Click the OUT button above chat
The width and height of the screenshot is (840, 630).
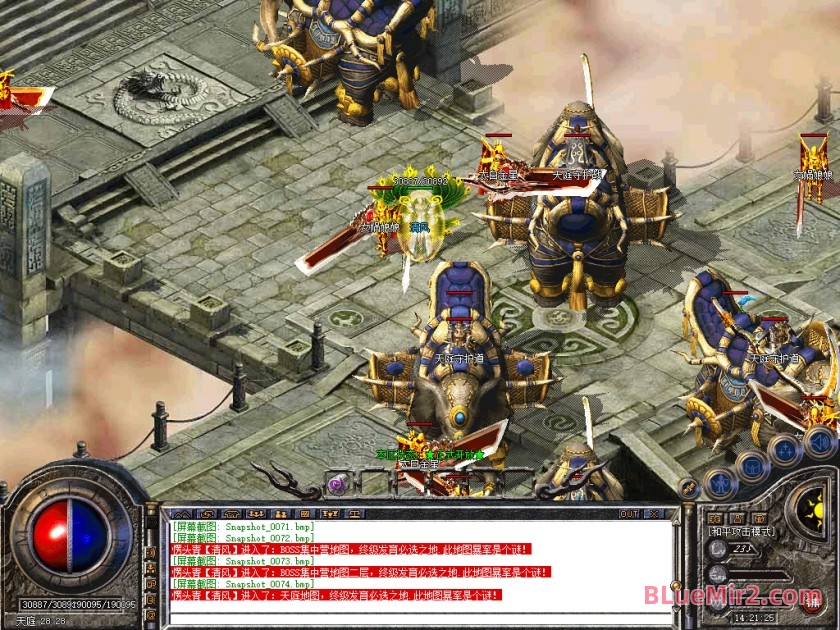pos(629,513)
